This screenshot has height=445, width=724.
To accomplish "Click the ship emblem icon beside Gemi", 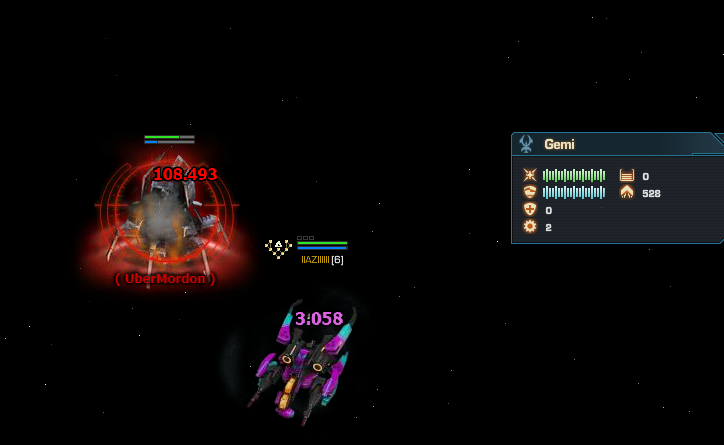I will pos(526,144).
